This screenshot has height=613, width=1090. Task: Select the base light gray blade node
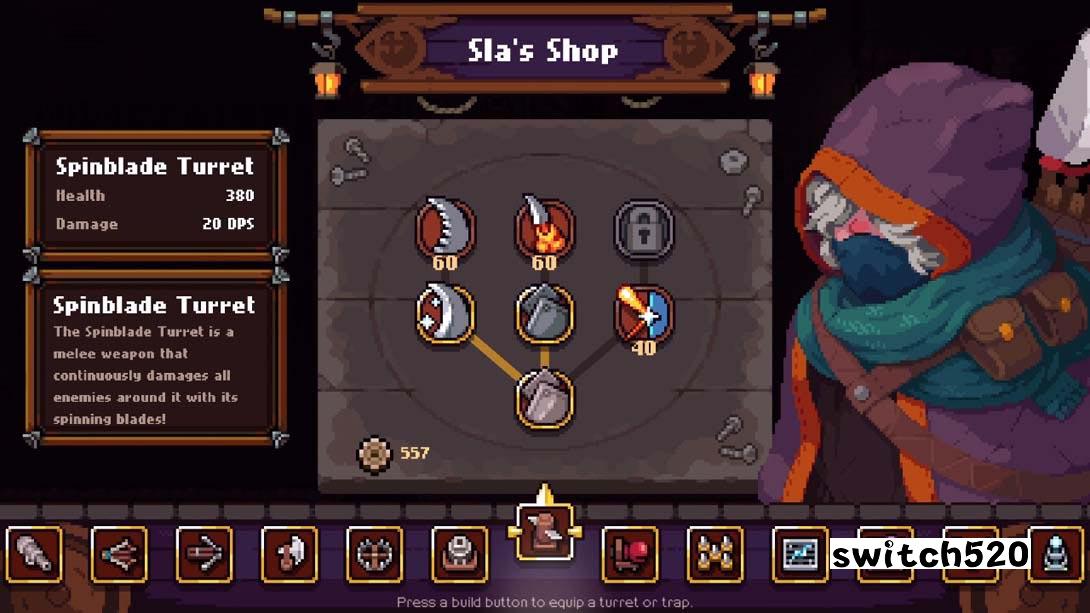(544, 398)
